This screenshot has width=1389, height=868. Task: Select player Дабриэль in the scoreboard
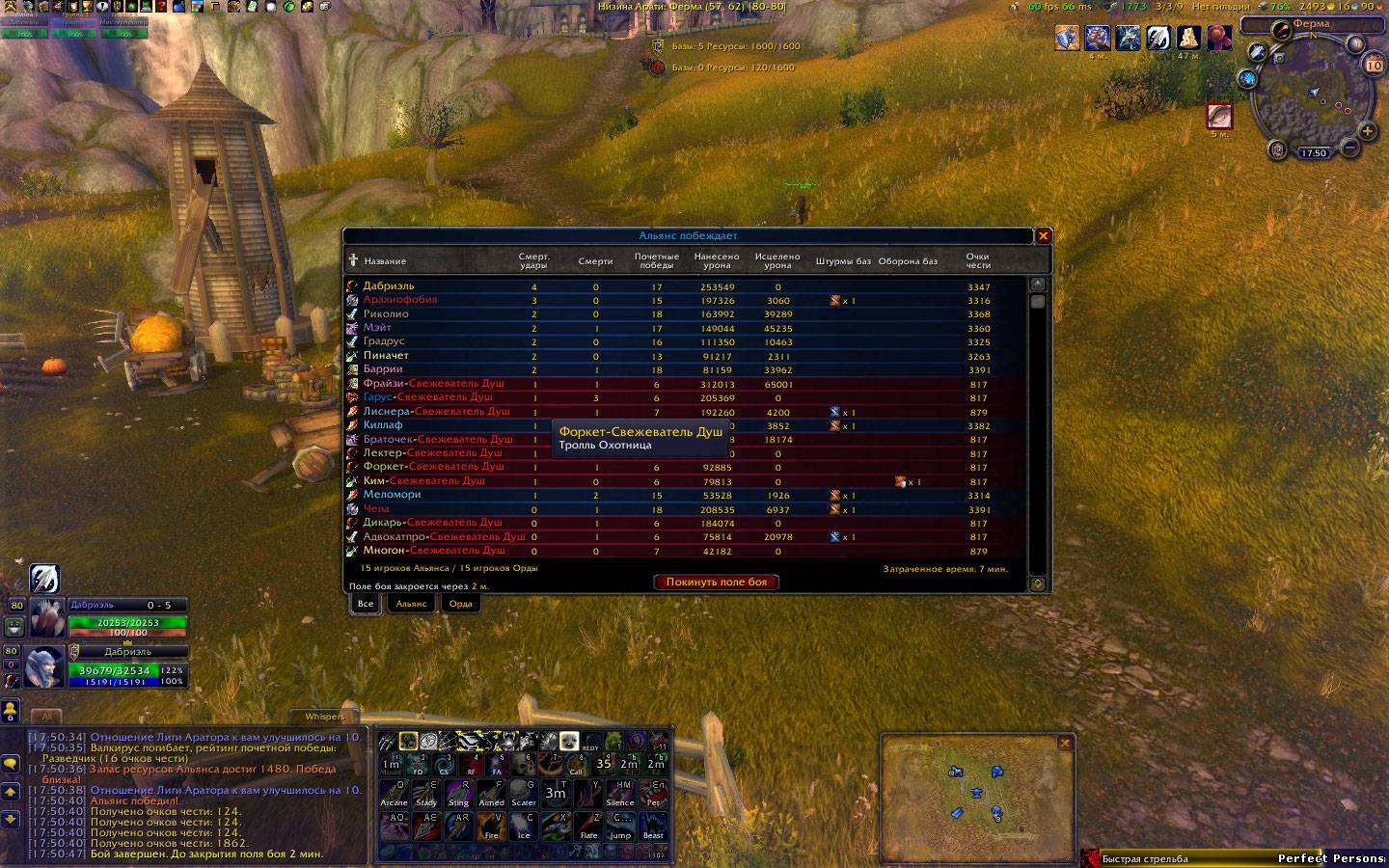point(389,286)
